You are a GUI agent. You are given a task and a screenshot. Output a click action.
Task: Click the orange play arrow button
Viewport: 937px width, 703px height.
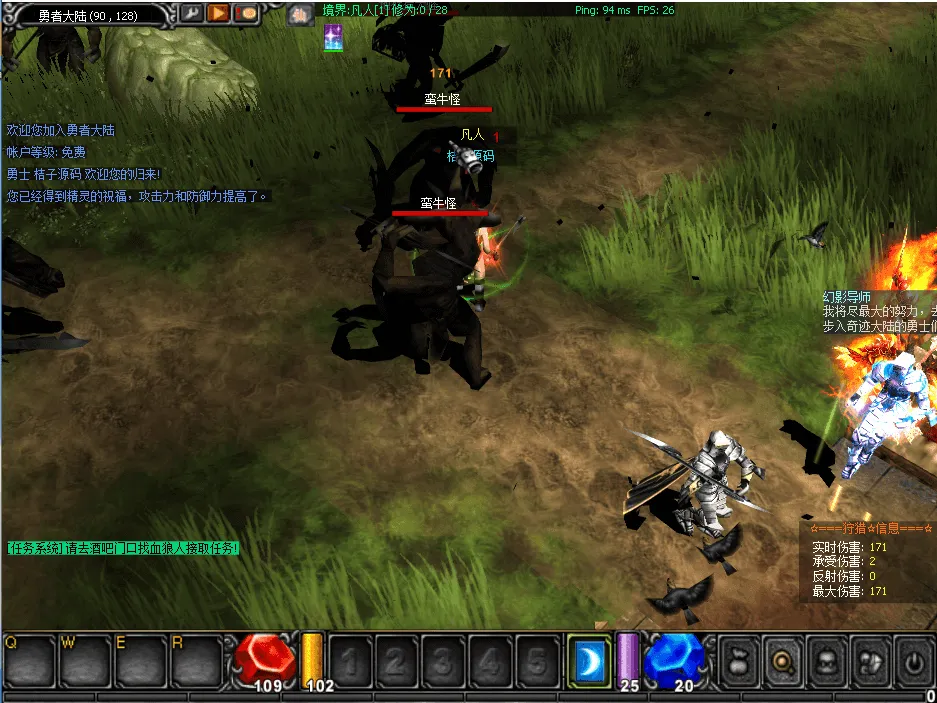click(219, 14)
